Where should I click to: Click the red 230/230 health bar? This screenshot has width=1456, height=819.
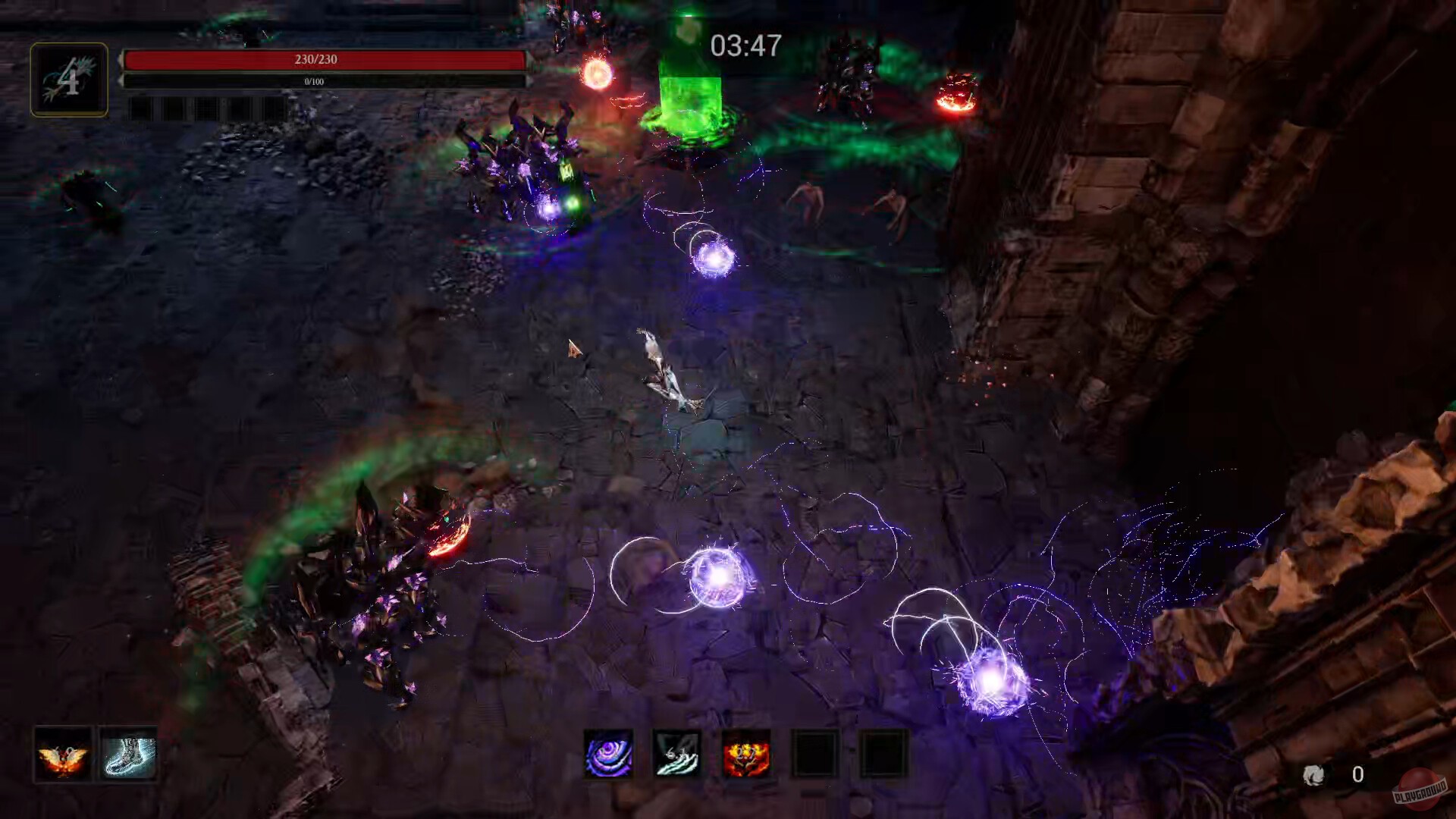tap(328, 59)
